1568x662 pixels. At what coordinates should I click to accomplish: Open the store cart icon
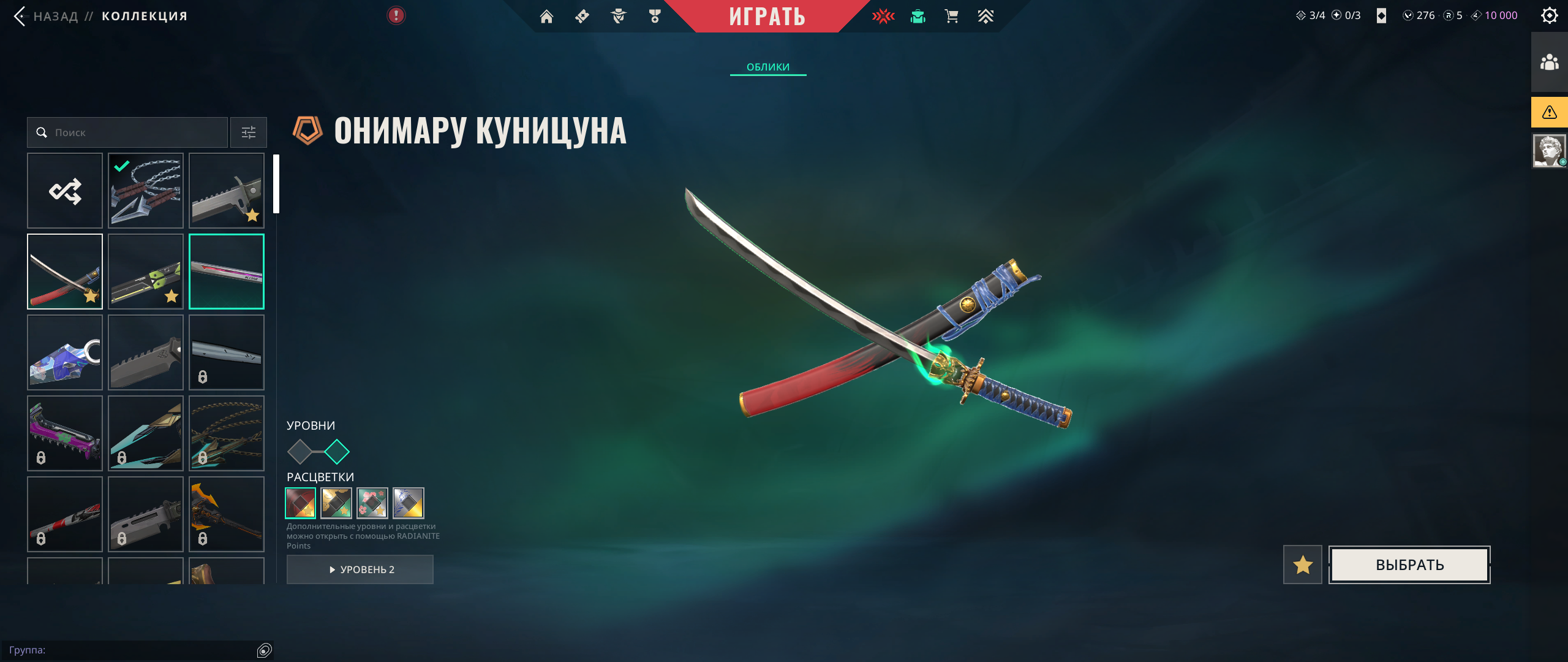[951, 17]
